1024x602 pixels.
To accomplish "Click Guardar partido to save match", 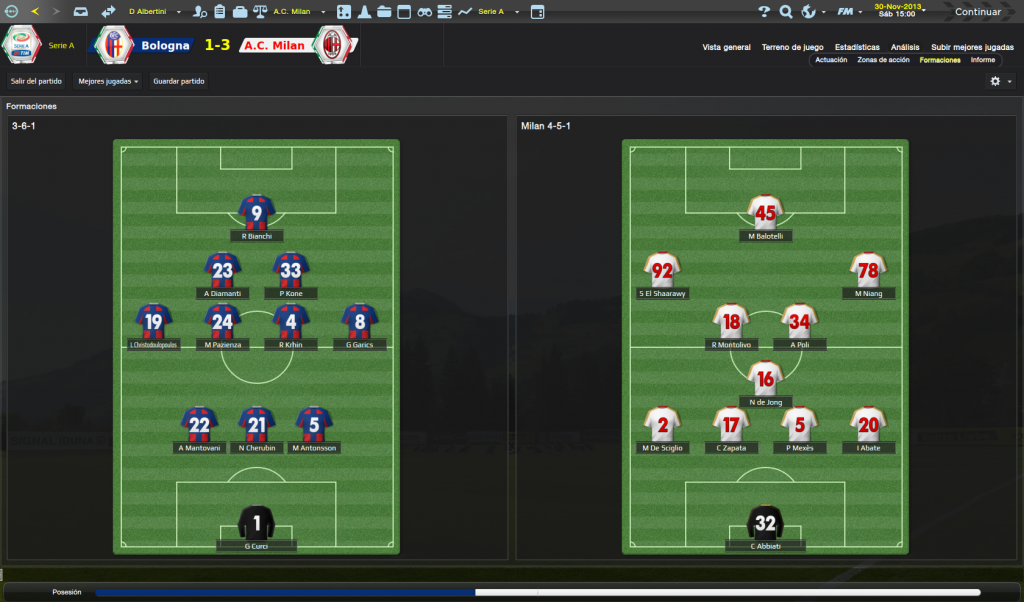I will coord(179,81).
